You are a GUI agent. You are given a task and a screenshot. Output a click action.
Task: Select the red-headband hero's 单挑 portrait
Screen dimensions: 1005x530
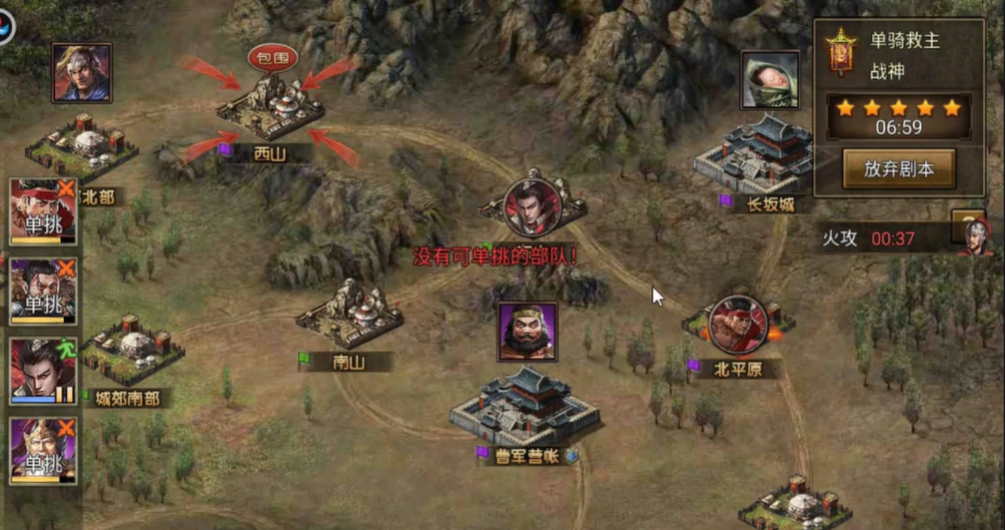coord(42,211)
